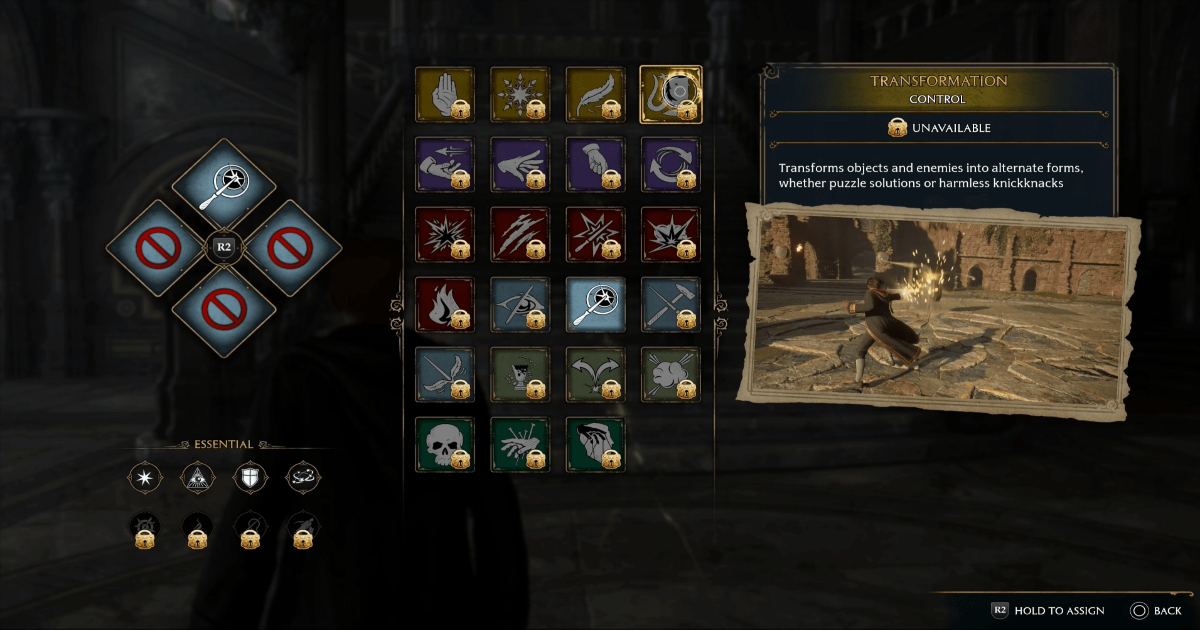Image resolution: width=1200 pixels, height=630 pixels.
Task: Choose the glowing wand Lumos tile in grid
Action: click(595, 304)
